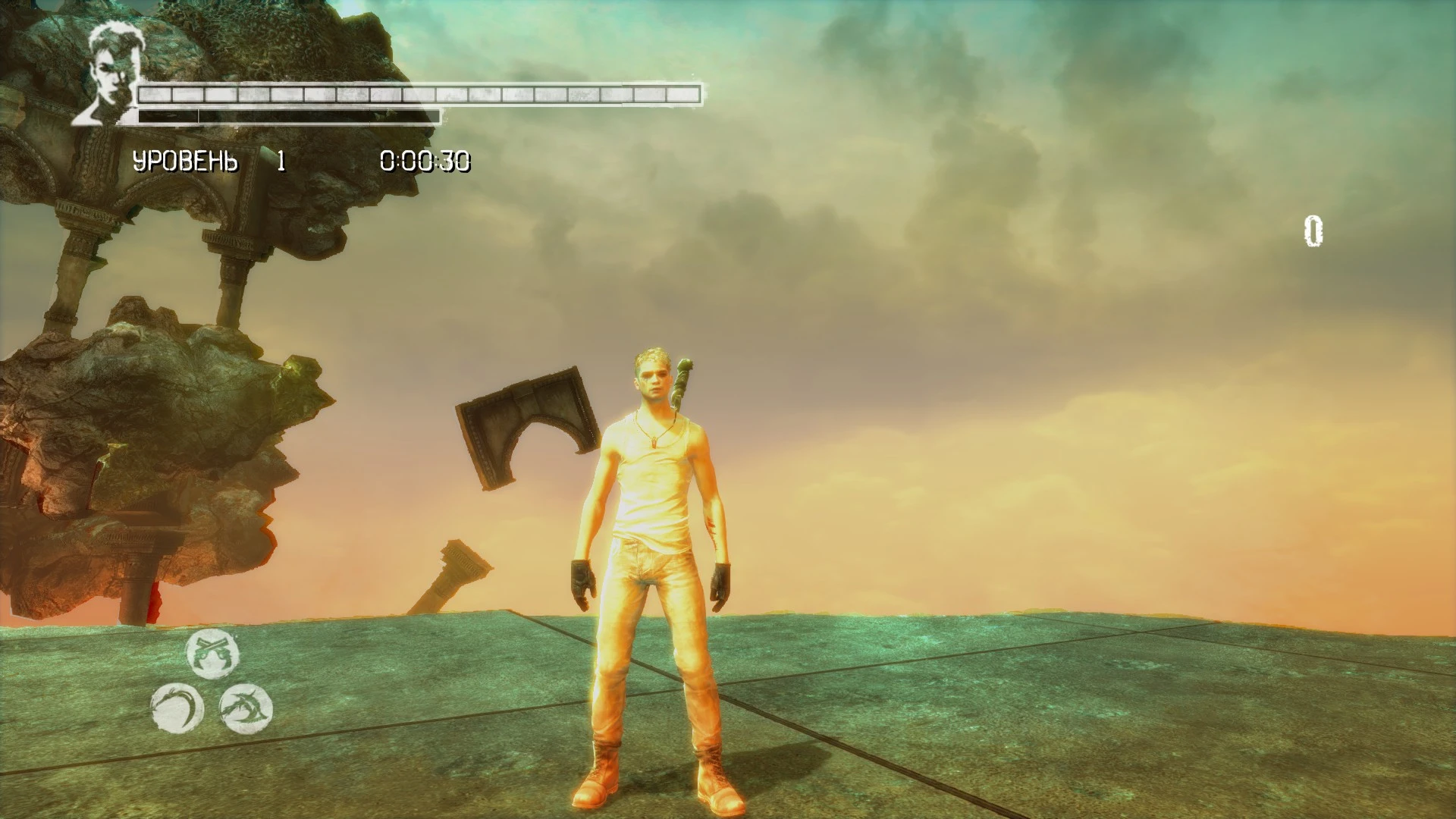The image size is (1456, 819).
Task: Click the level number 1 next to УРОВЕНЬ
Action: (281, 160)
